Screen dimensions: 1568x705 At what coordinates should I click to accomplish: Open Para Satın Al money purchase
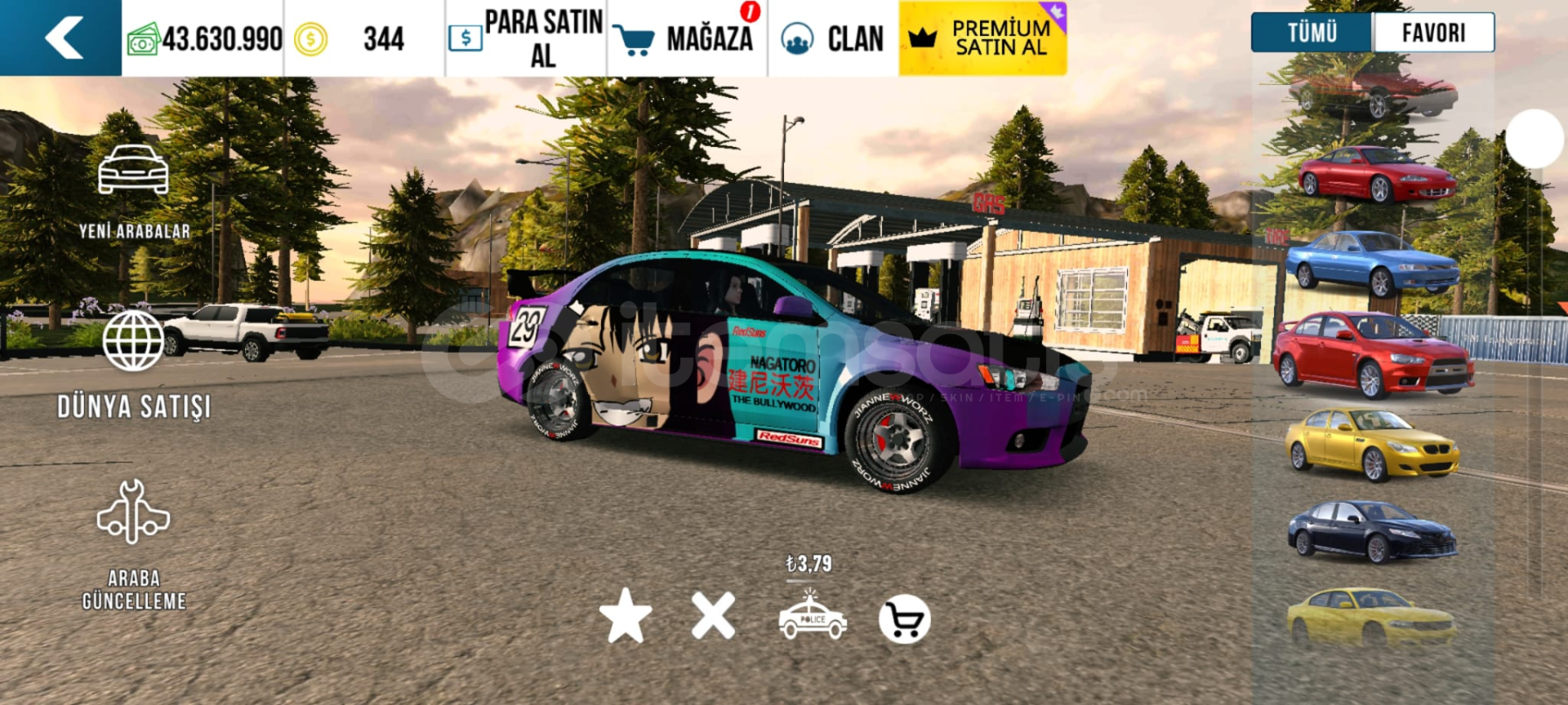click(526, 38)
